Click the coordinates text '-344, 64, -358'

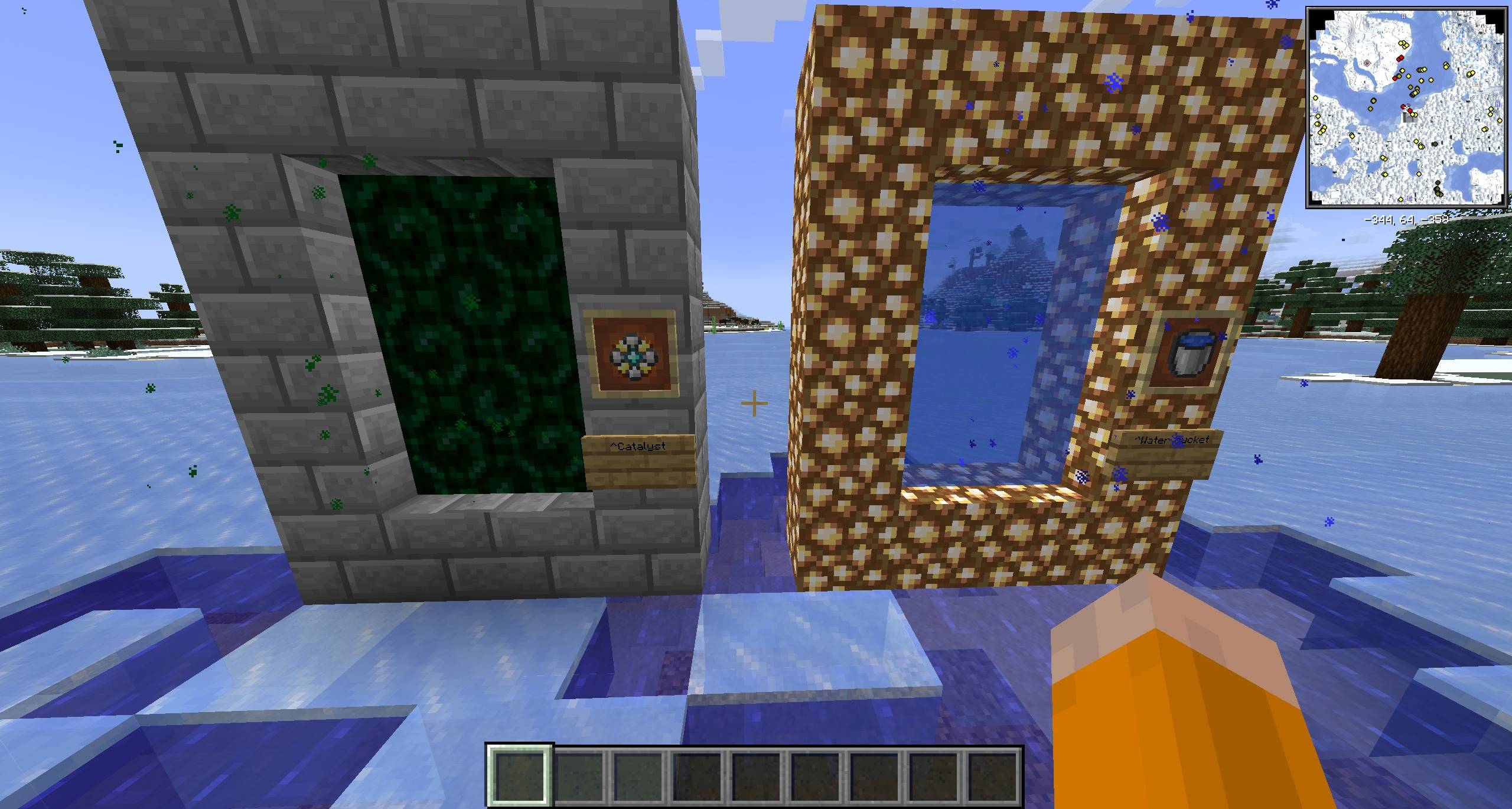coord(1406,220)
